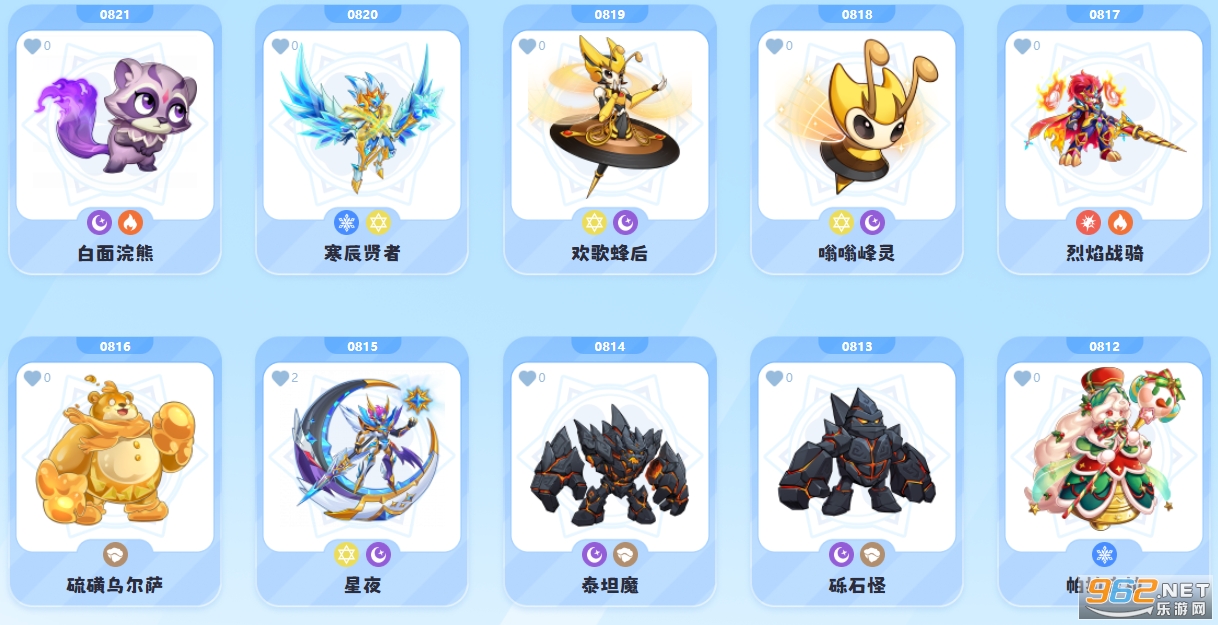Screen dimensions: 1218x625
Task: Click the star attribute icon on 嗡嗡蜂灵
Action: [841, 222]
